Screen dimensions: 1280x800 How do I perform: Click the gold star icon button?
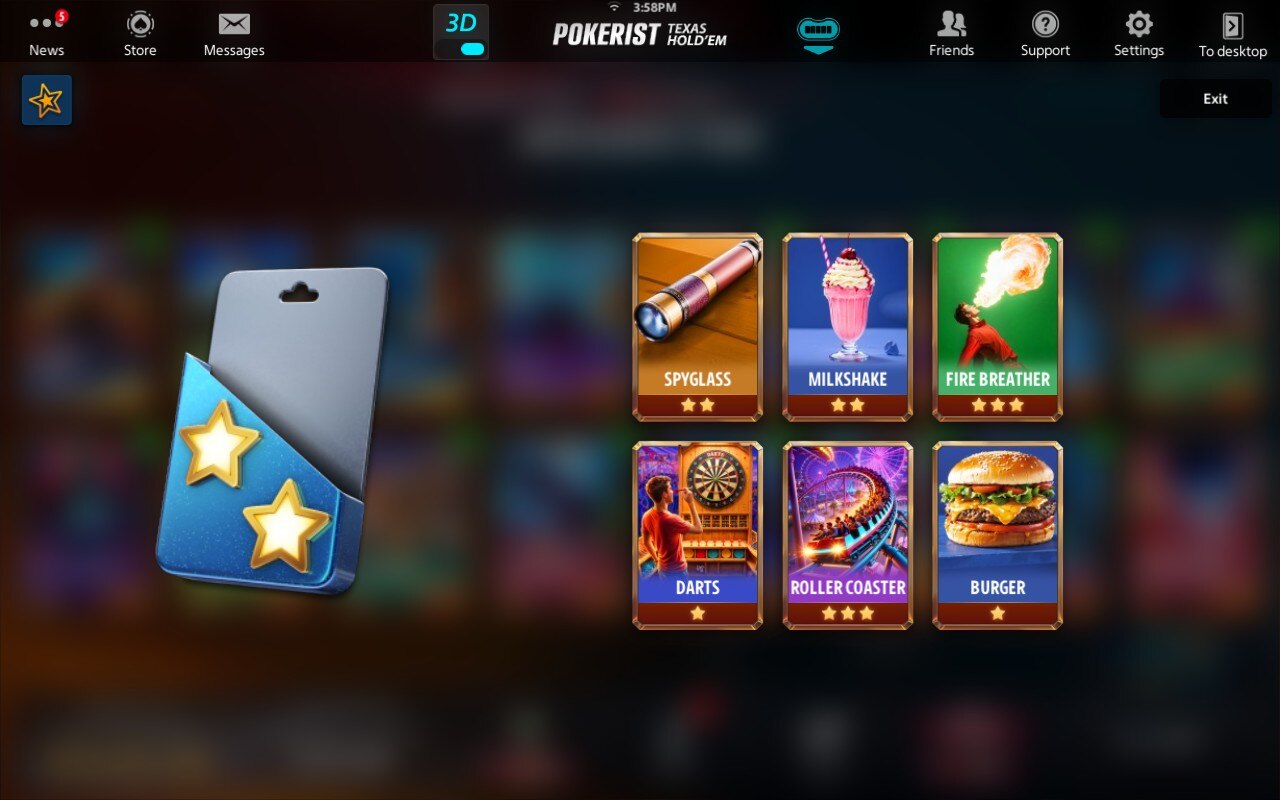click(x=47, y=100)
